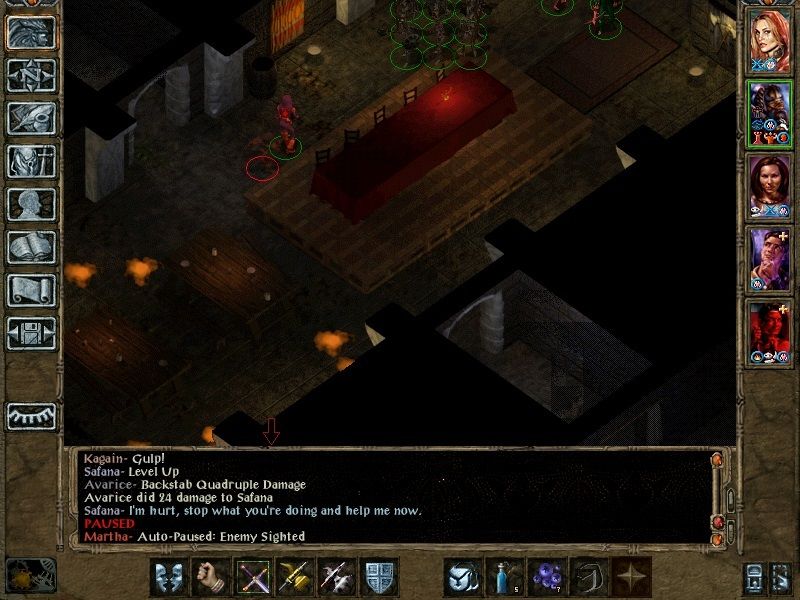The height and width of the screenshot is (600, 800).
Task: Select the brown-haired woman portrait
Action: point(770,185)
